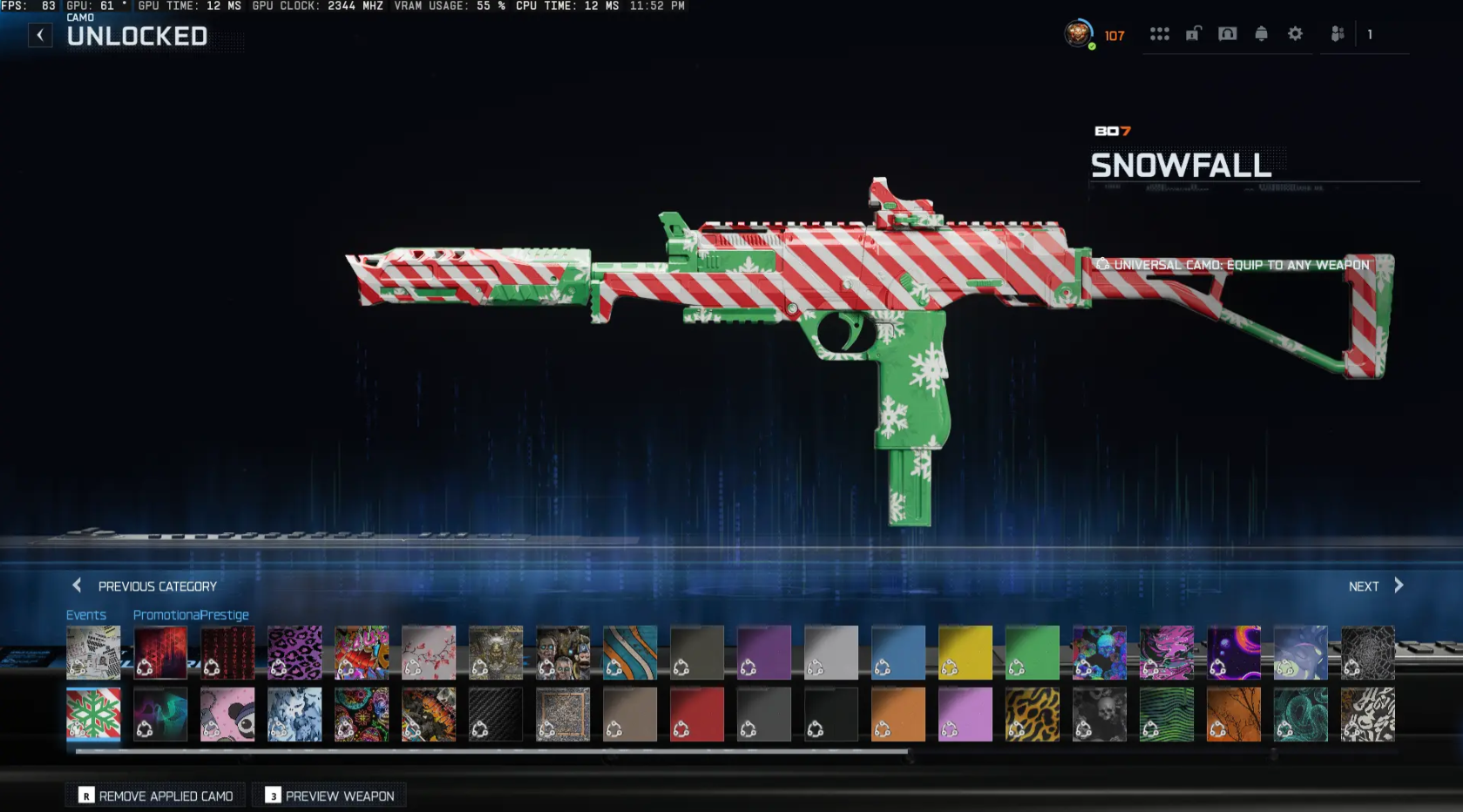Viewport: 1463px width, 812px height.
Task: Click the Previous Category chevron
Action: (77, 585)
